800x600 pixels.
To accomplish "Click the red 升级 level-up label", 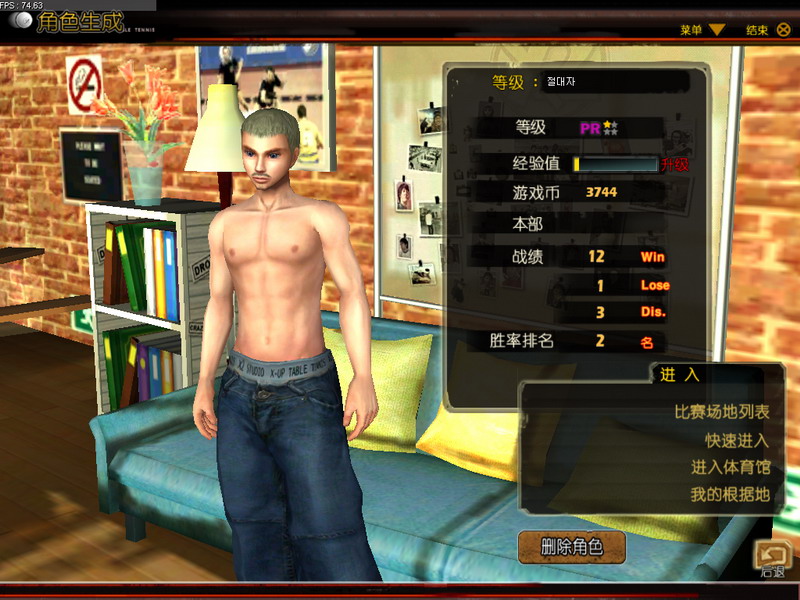I will [x=676, y=164].
